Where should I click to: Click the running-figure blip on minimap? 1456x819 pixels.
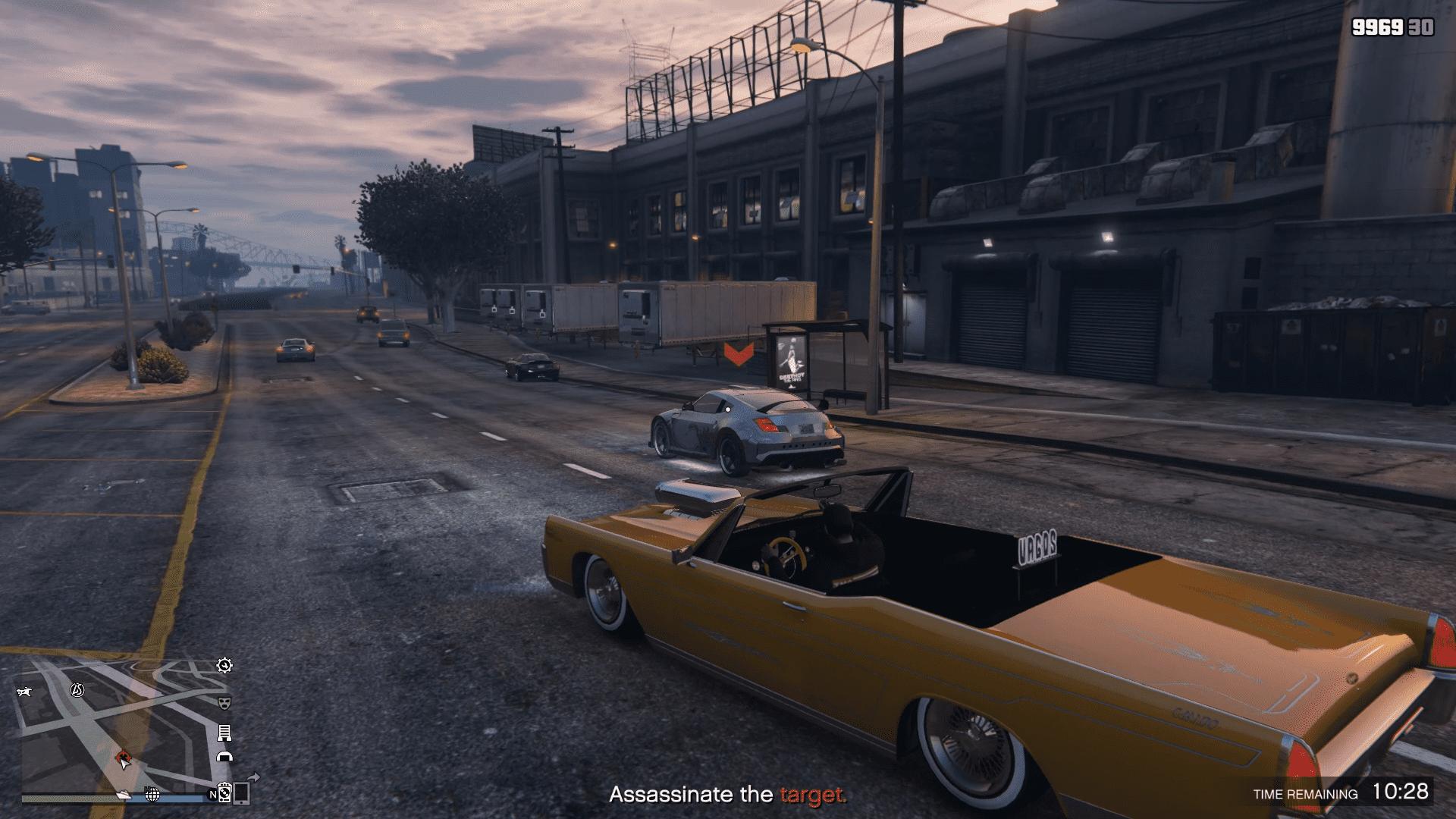point(25,692)
